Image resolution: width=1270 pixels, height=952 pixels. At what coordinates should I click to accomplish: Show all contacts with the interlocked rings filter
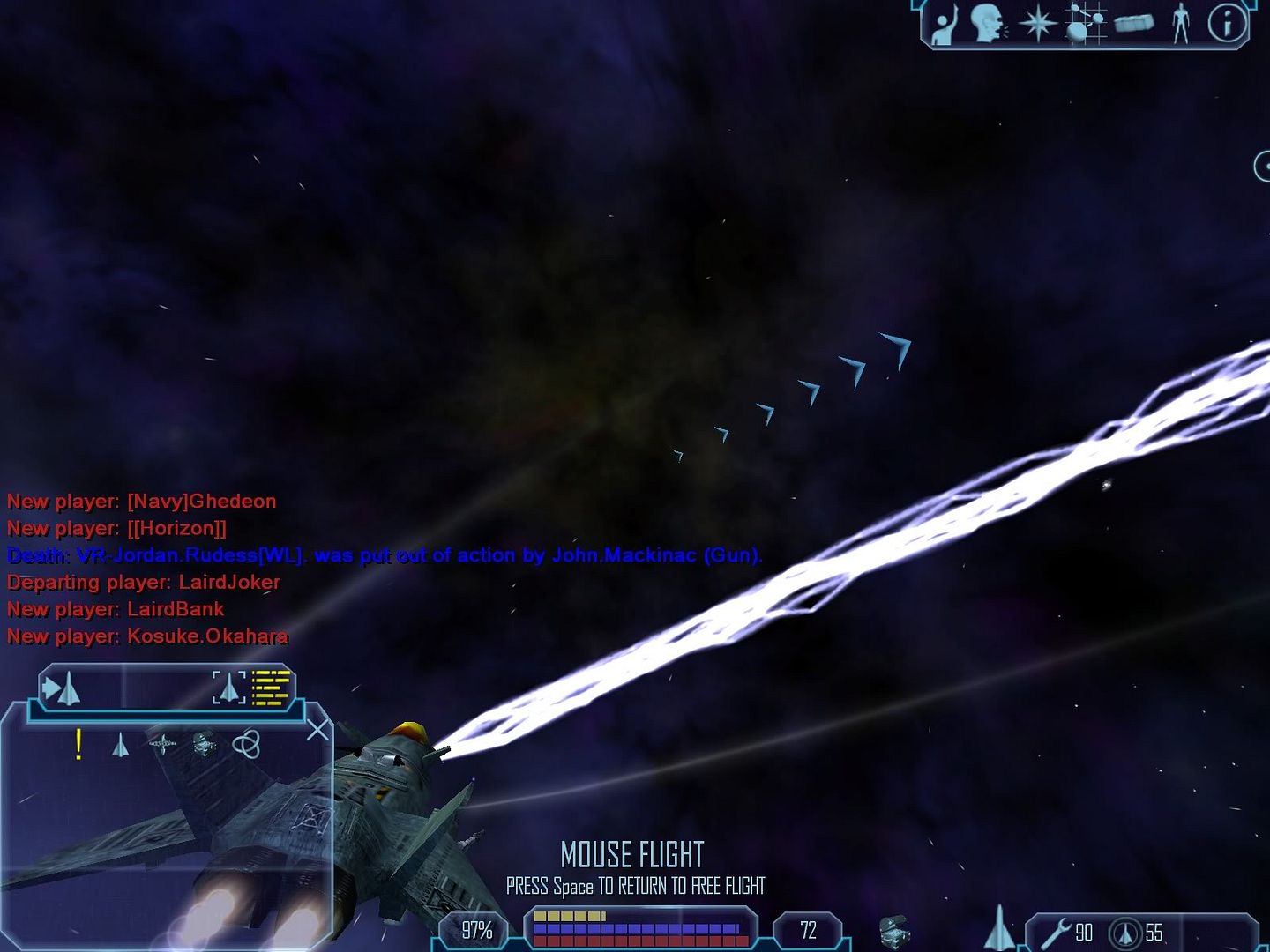click(246, 745)
